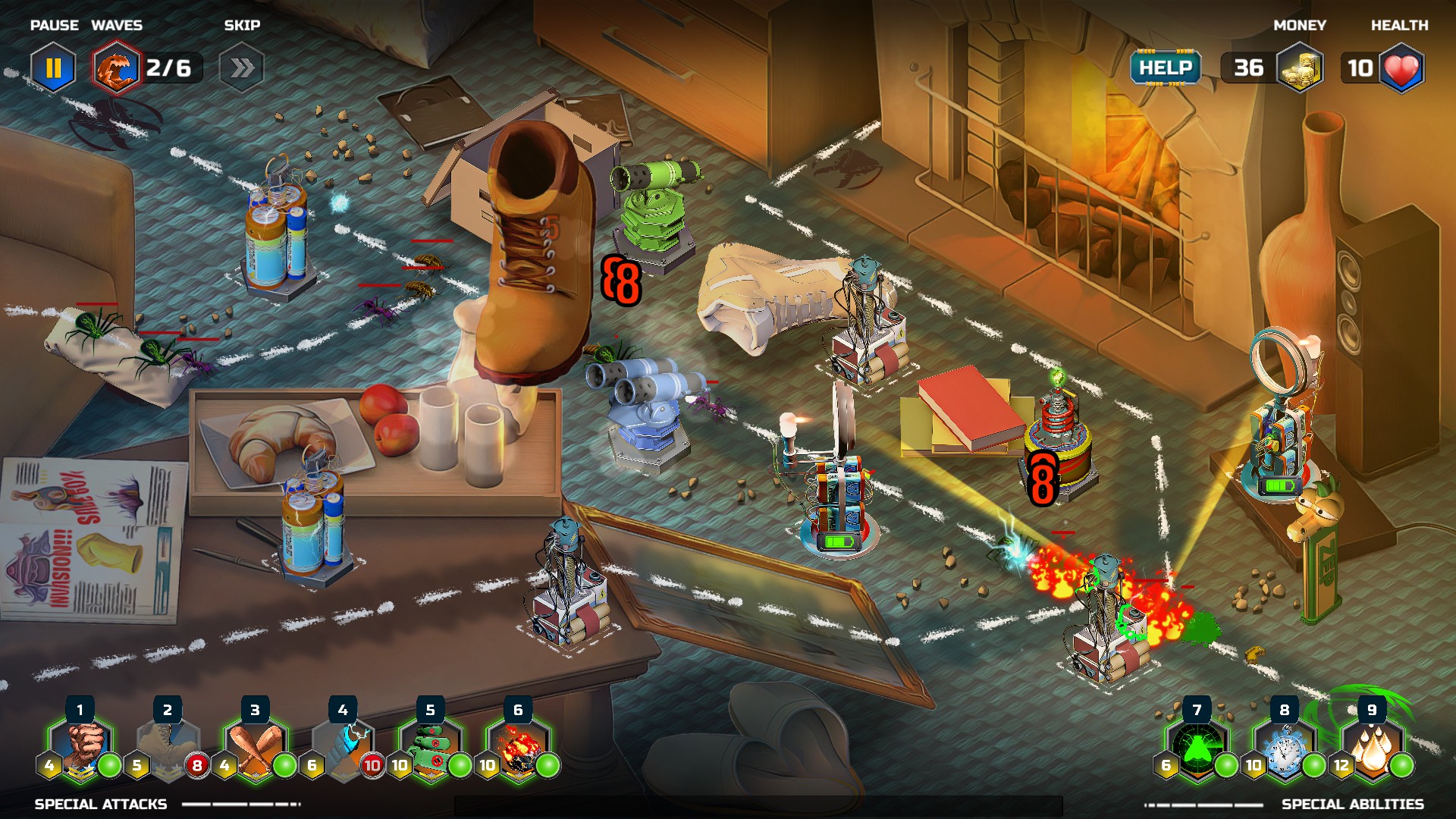The width and height of the screenshot is (1456, 819).
Task: Skip ahead with the double-arrow button
Action: (x=242, y=68)
